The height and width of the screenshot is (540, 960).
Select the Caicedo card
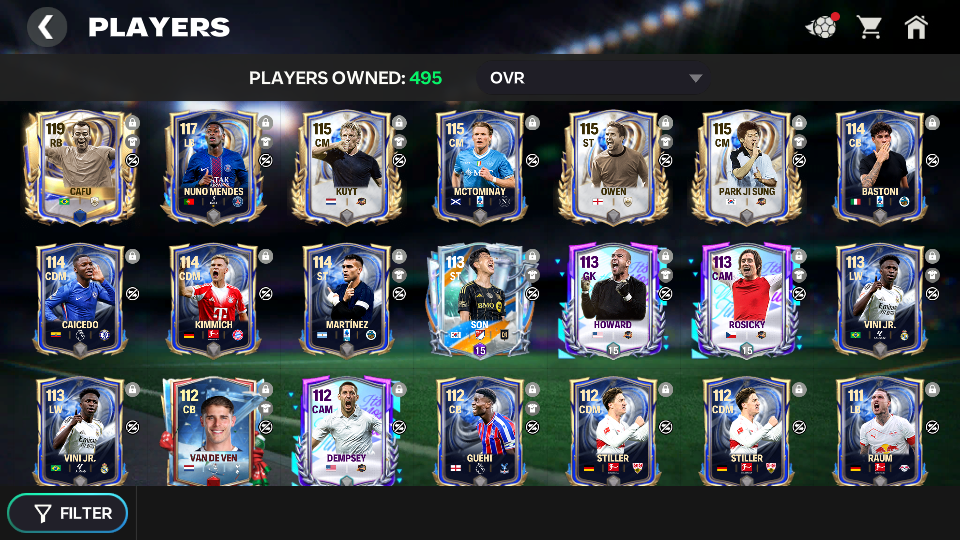(x=80, y=298)
